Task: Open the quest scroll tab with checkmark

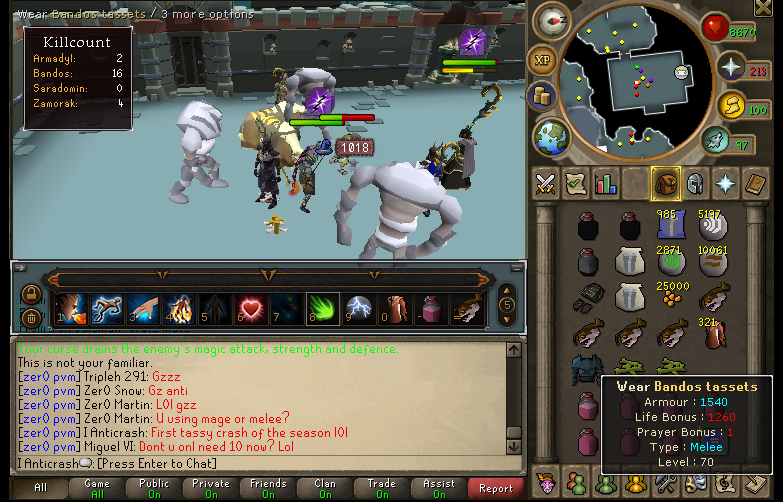Action: coord(576,184)
